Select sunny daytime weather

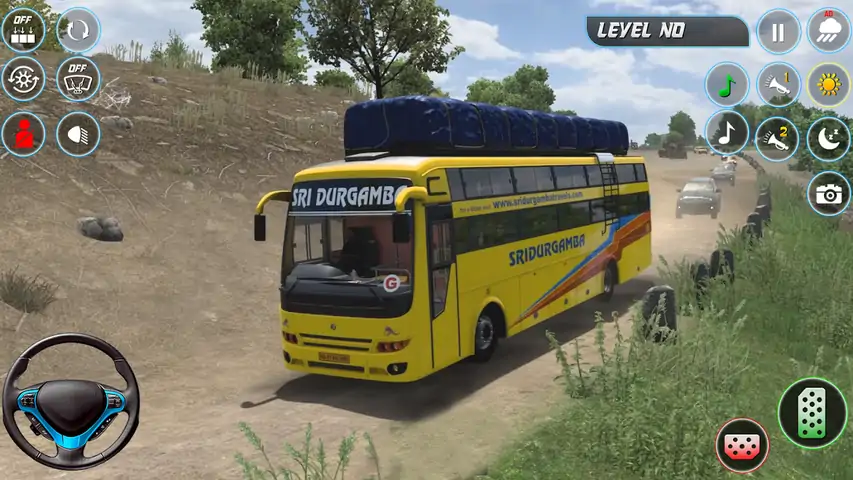(829, 85)
